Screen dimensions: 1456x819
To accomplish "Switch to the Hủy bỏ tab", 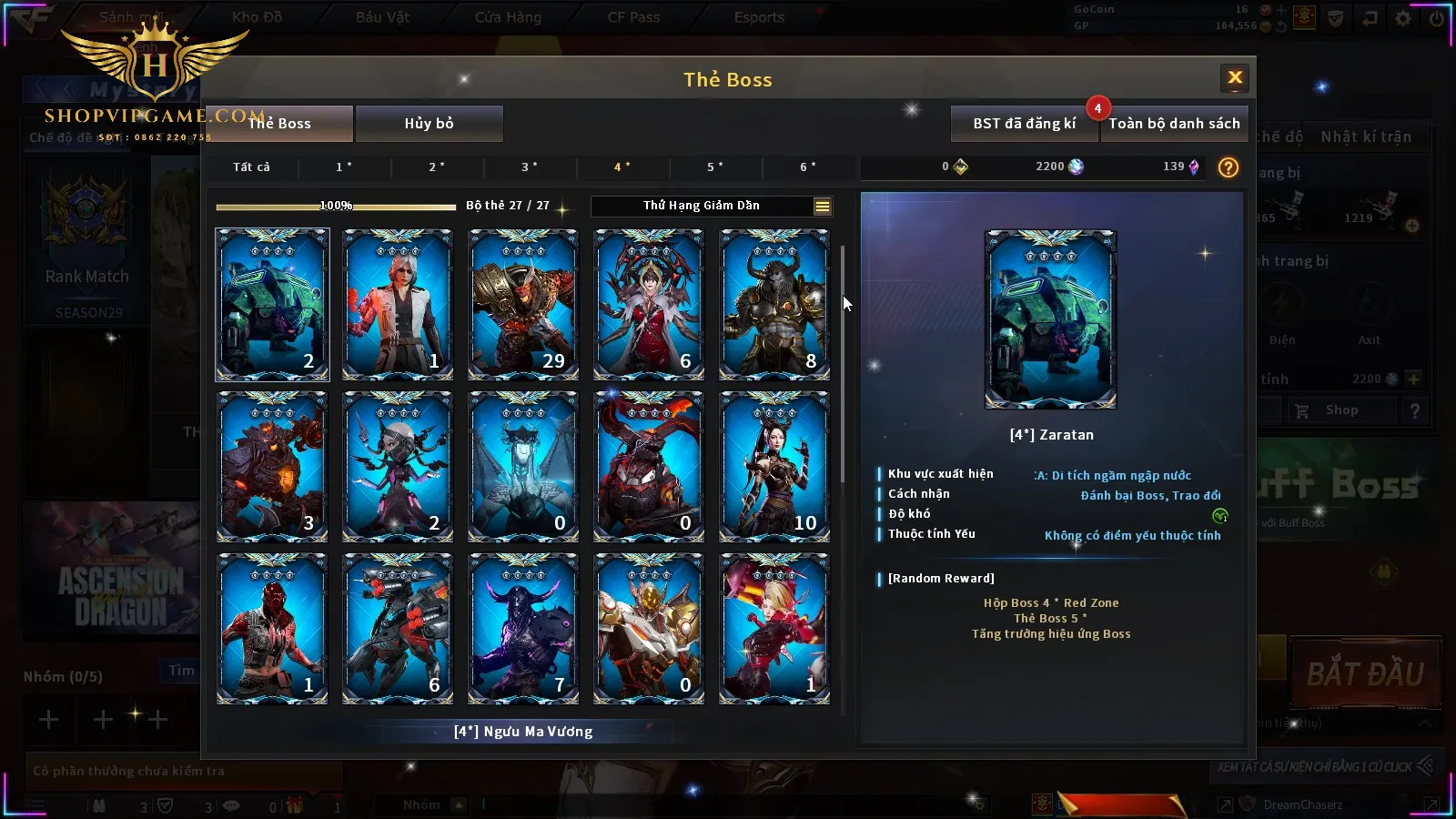I will point(429,124).
